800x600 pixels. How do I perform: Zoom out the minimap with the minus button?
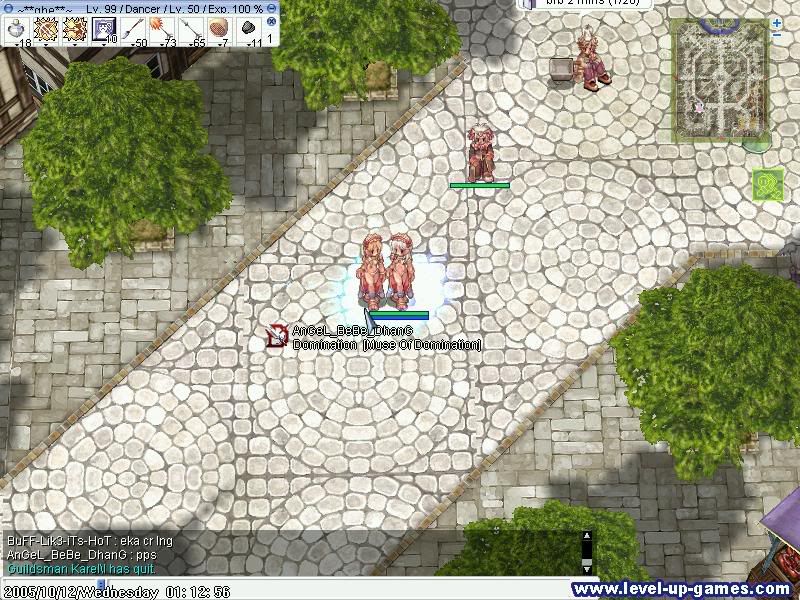pos(777,36)
